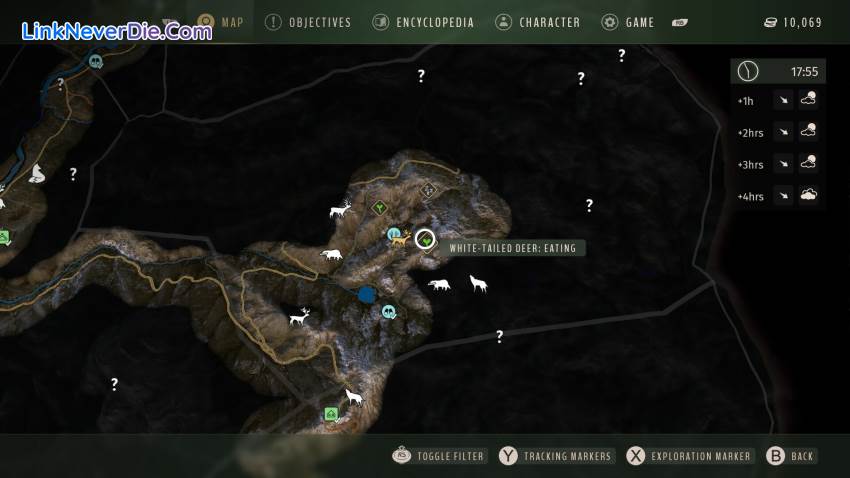Select the Game tab
Image resolution: width=850 pixels, height=478 pixels.
tap(628, 22)
